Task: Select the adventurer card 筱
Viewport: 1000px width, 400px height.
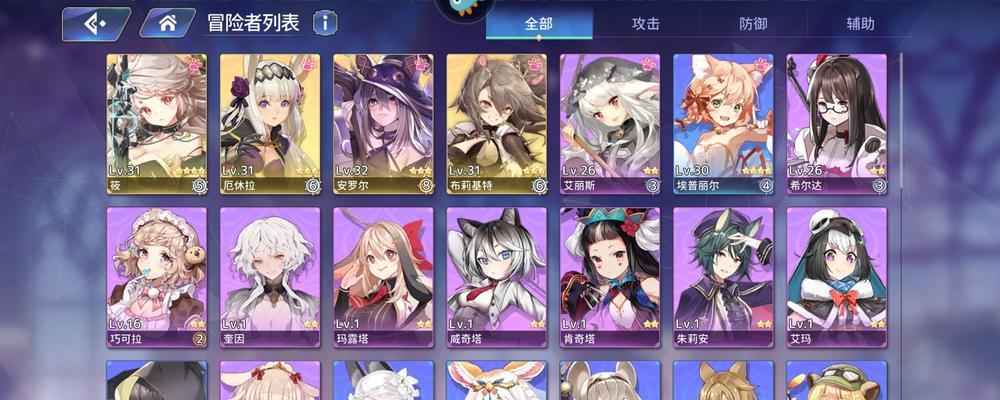Action: 157,122
